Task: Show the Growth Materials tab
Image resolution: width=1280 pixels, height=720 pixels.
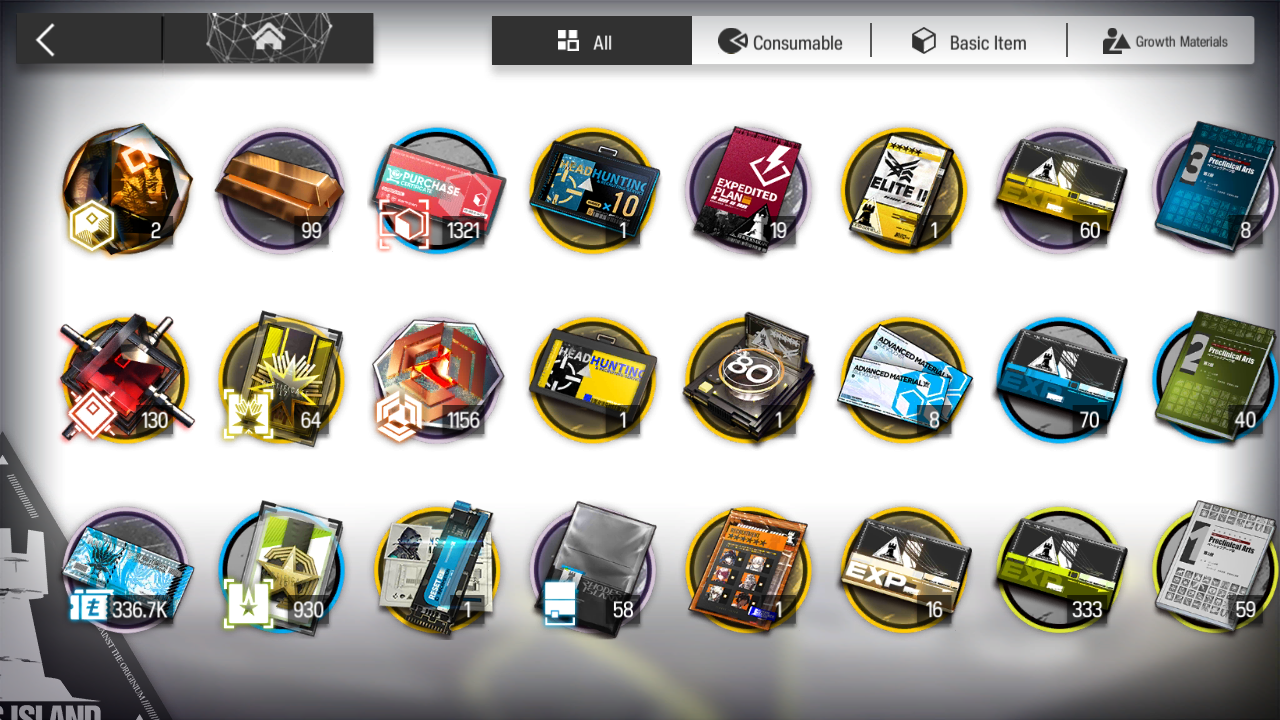Action: (1165, 41)
